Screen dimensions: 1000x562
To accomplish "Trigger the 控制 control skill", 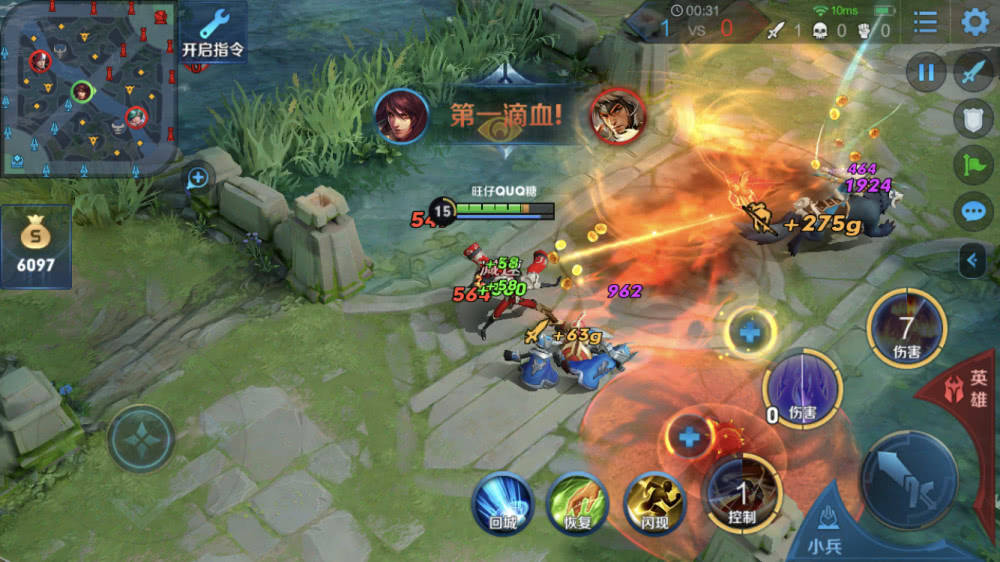I will click(x=741, y=492).
